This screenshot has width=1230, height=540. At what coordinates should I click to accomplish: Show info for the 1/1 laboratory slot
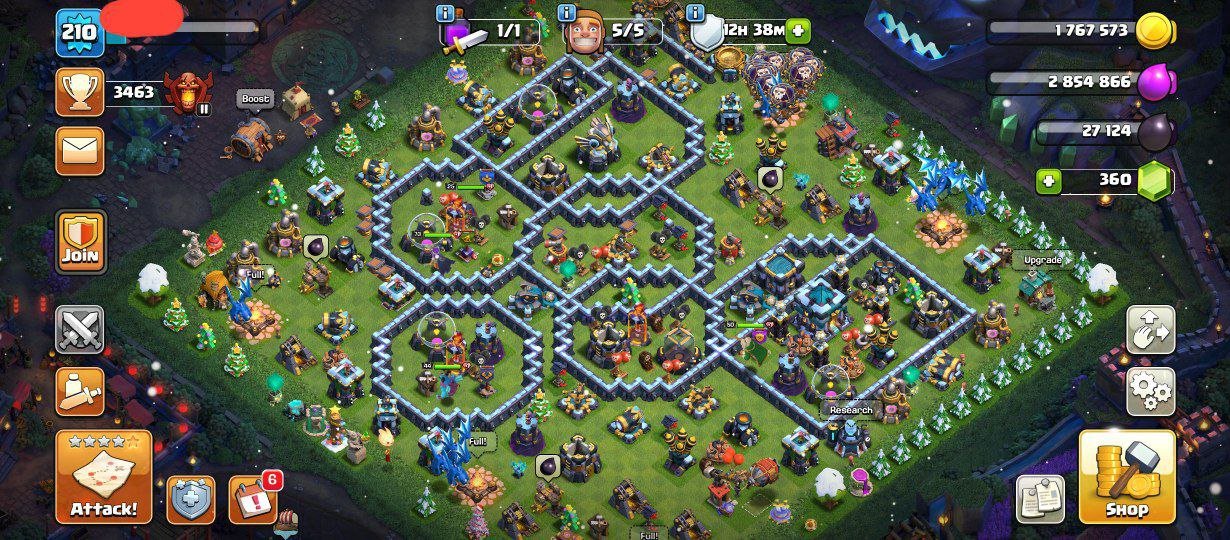click(446, 13)
